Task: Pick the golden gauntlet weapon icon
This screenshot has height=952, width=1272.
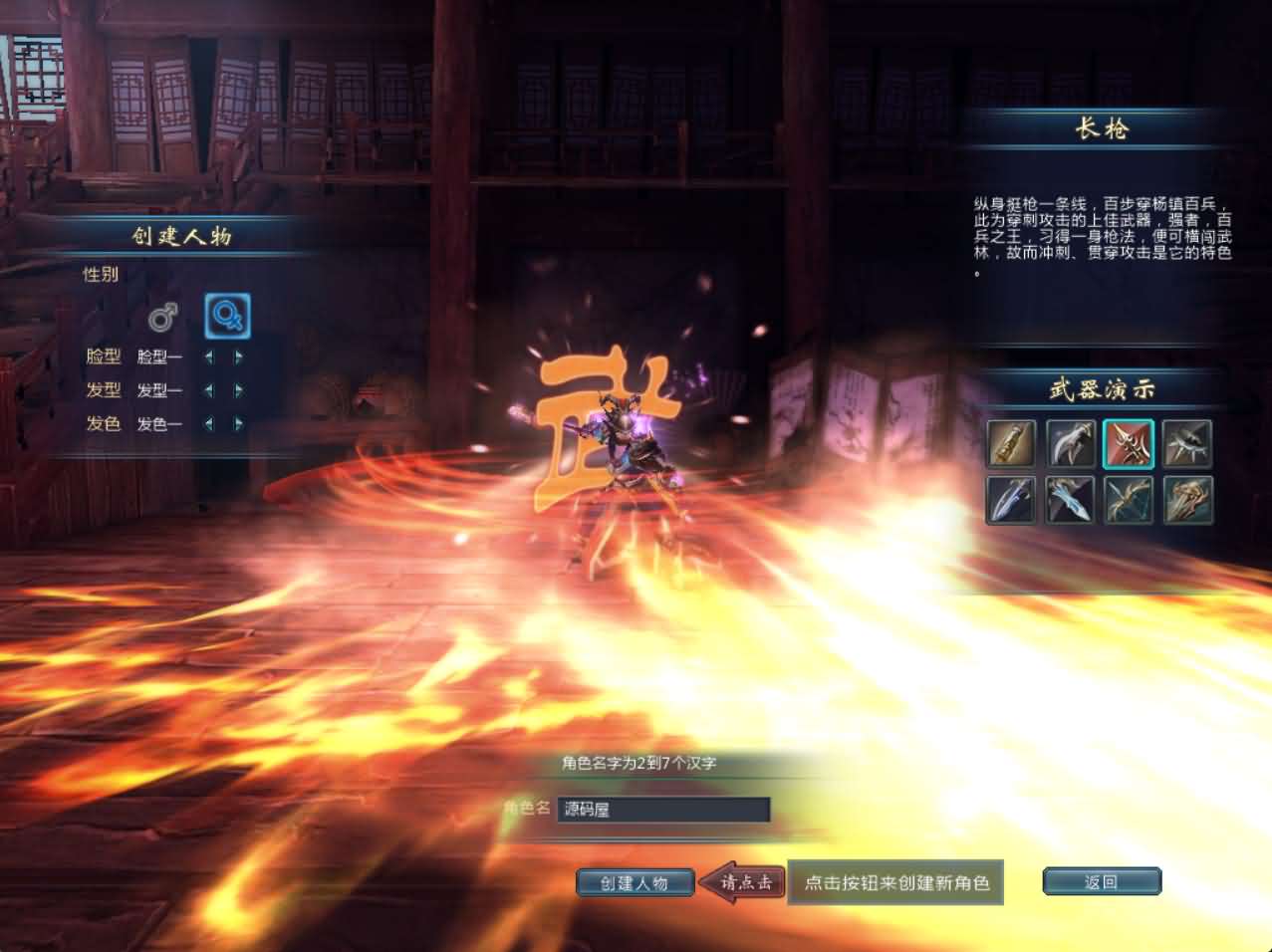Action: (1011, 443)
